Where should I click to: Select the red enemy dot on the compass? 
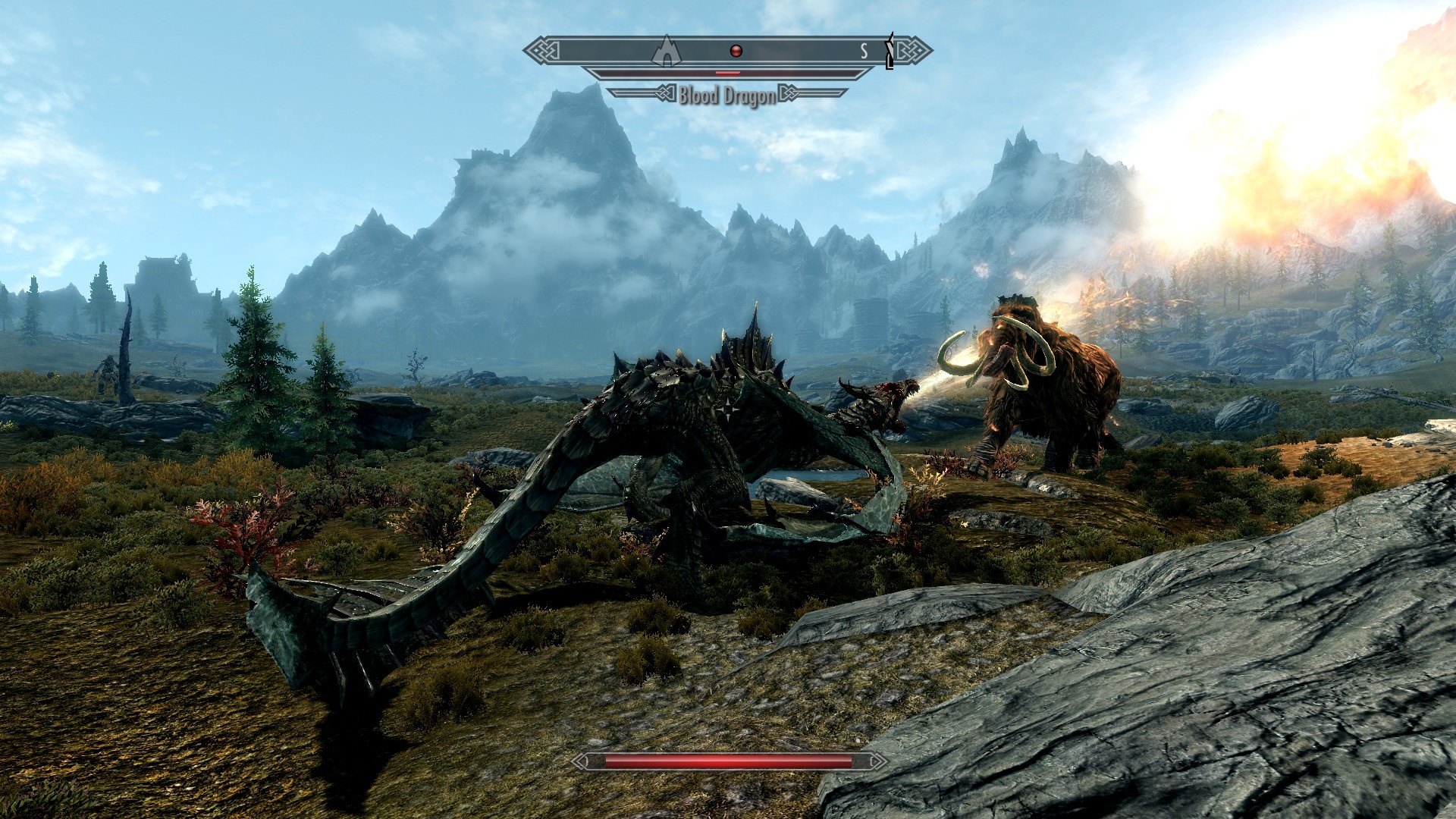pyautogui.click(x=735, y=51)
